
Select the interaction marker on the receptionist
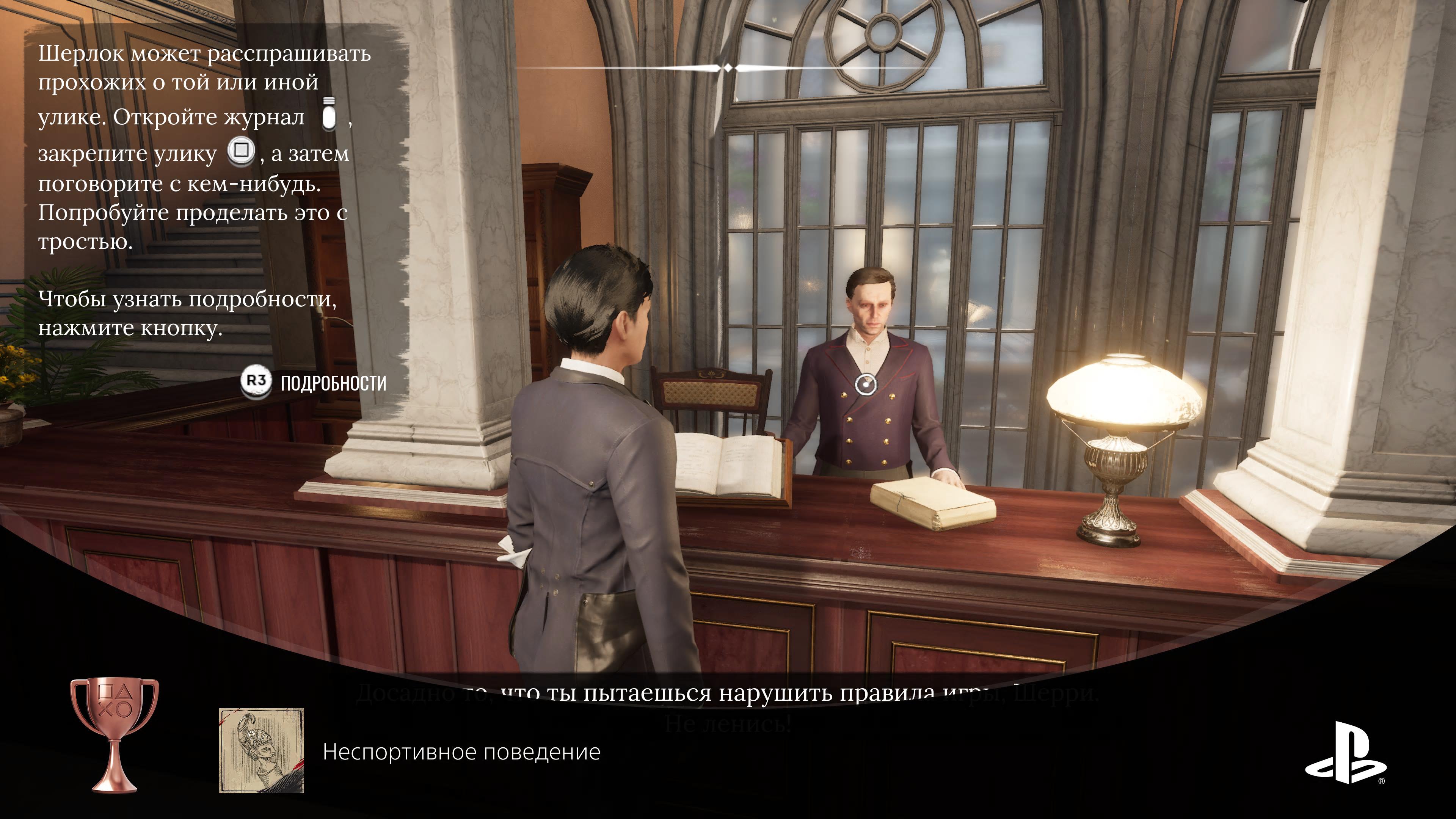pos(865,384)
